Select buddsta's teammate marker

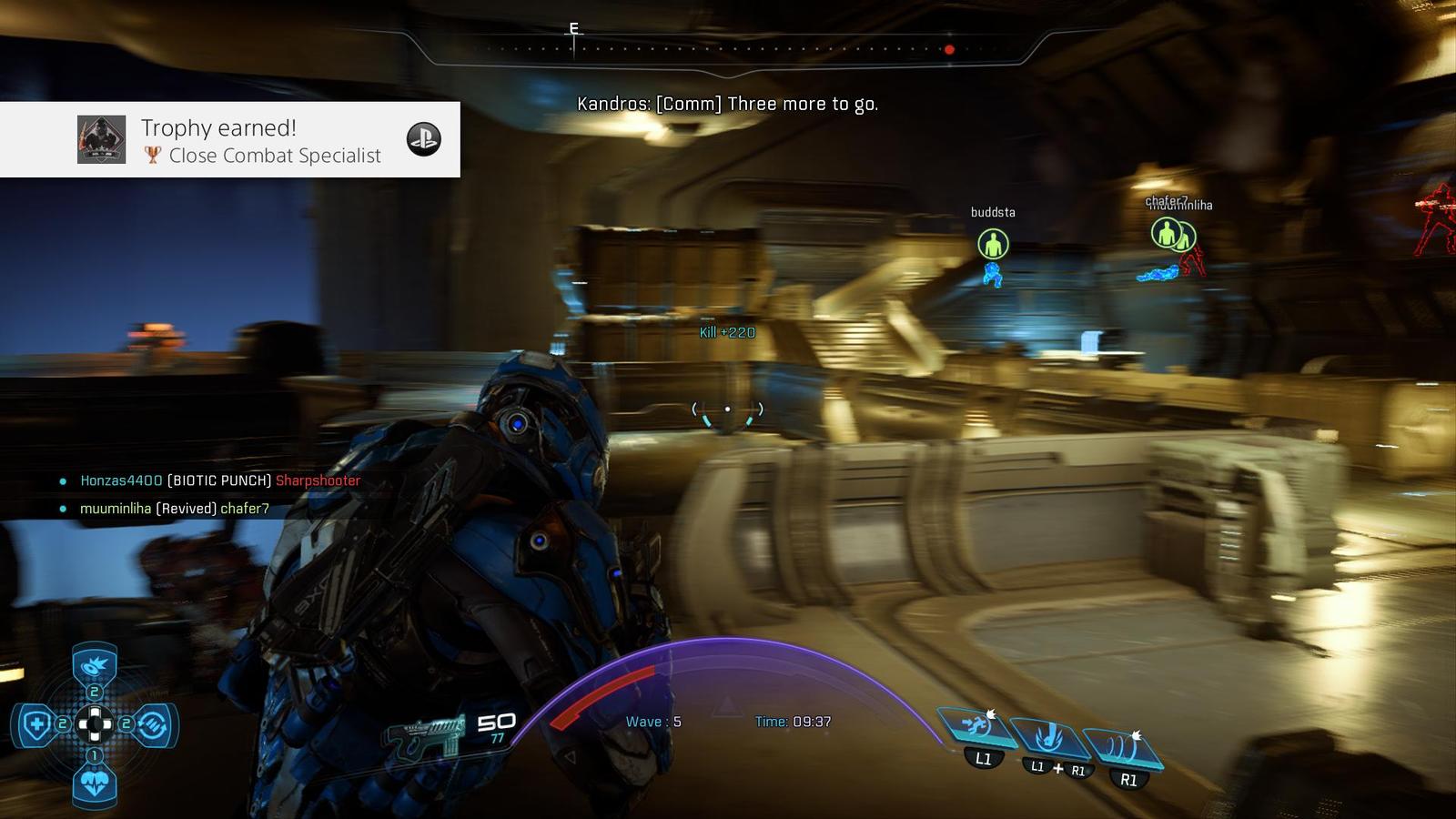click(993, 244)
